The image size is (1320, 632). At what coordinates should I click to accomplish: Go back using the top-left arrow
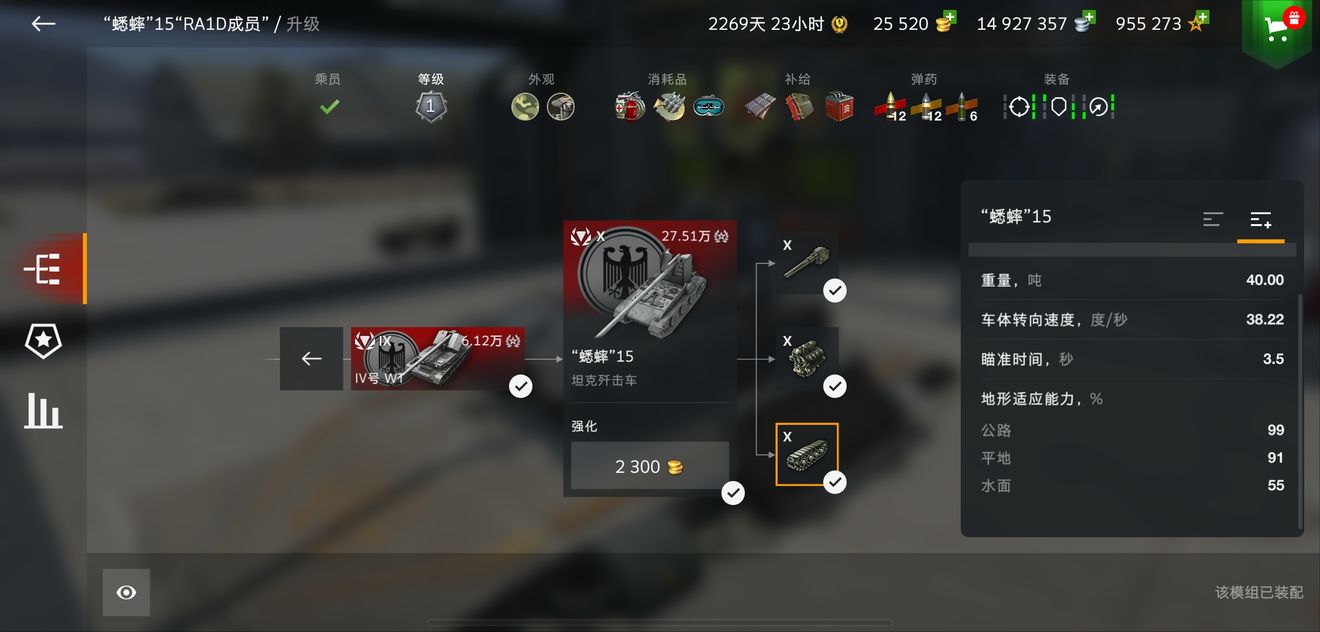pos(43,24)
